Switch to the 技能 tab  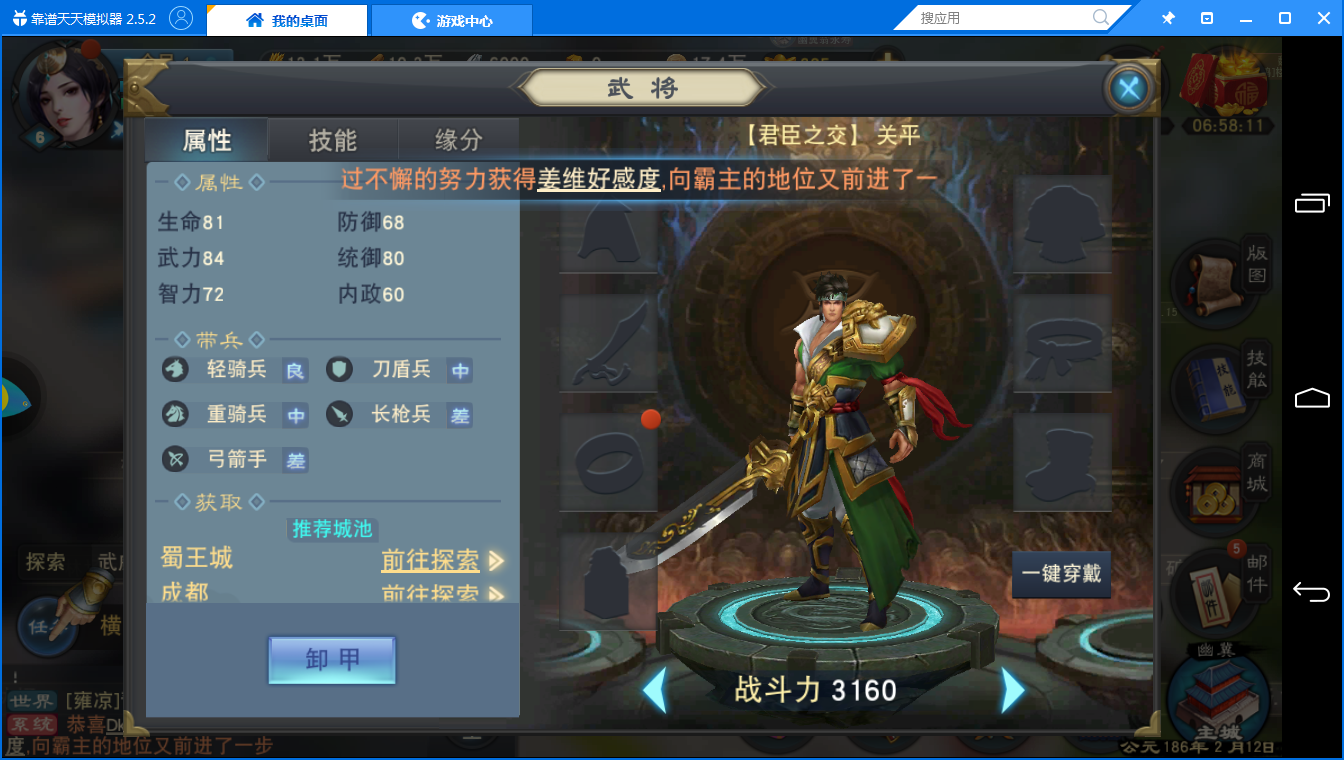pyautogui.click(x=333, y=141)
